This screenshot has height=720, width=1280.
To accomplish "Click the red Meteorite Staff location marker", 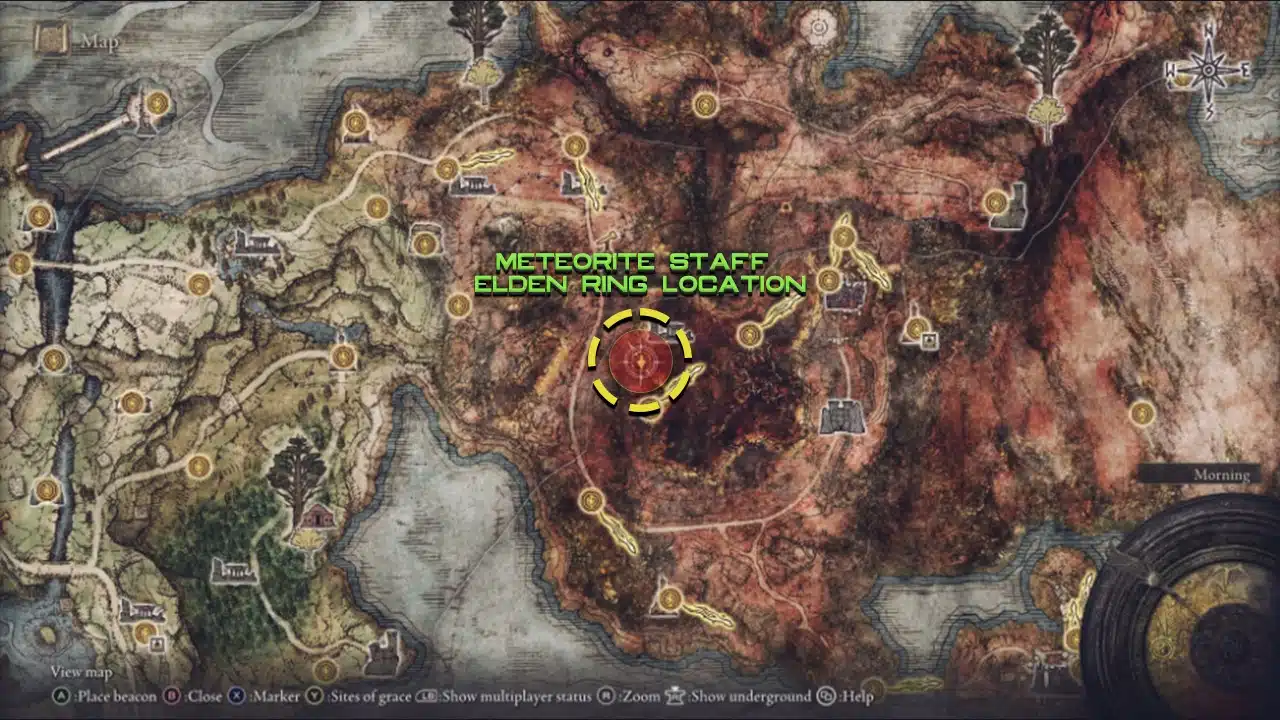I will click(x=640, y=358).
